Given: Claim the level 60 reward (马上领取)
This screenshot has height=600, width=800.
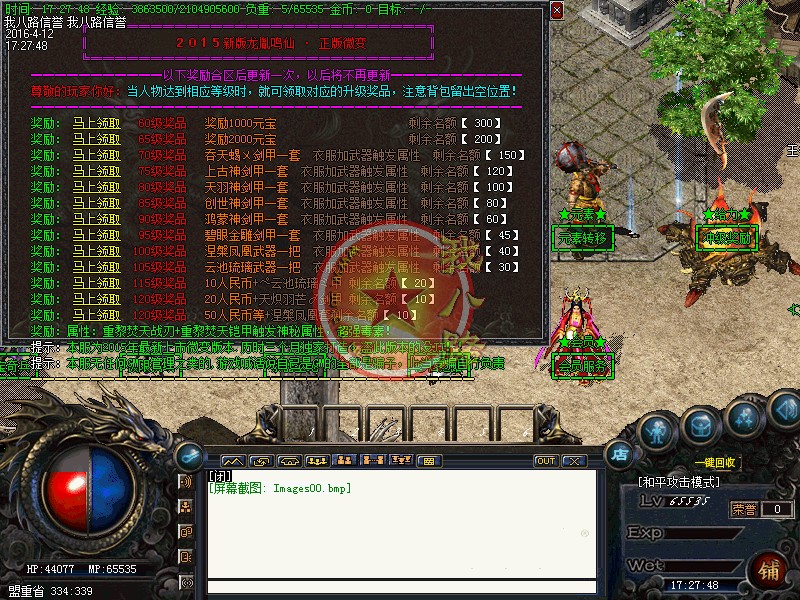Looking at the screenshot, I should coord(96,123).
